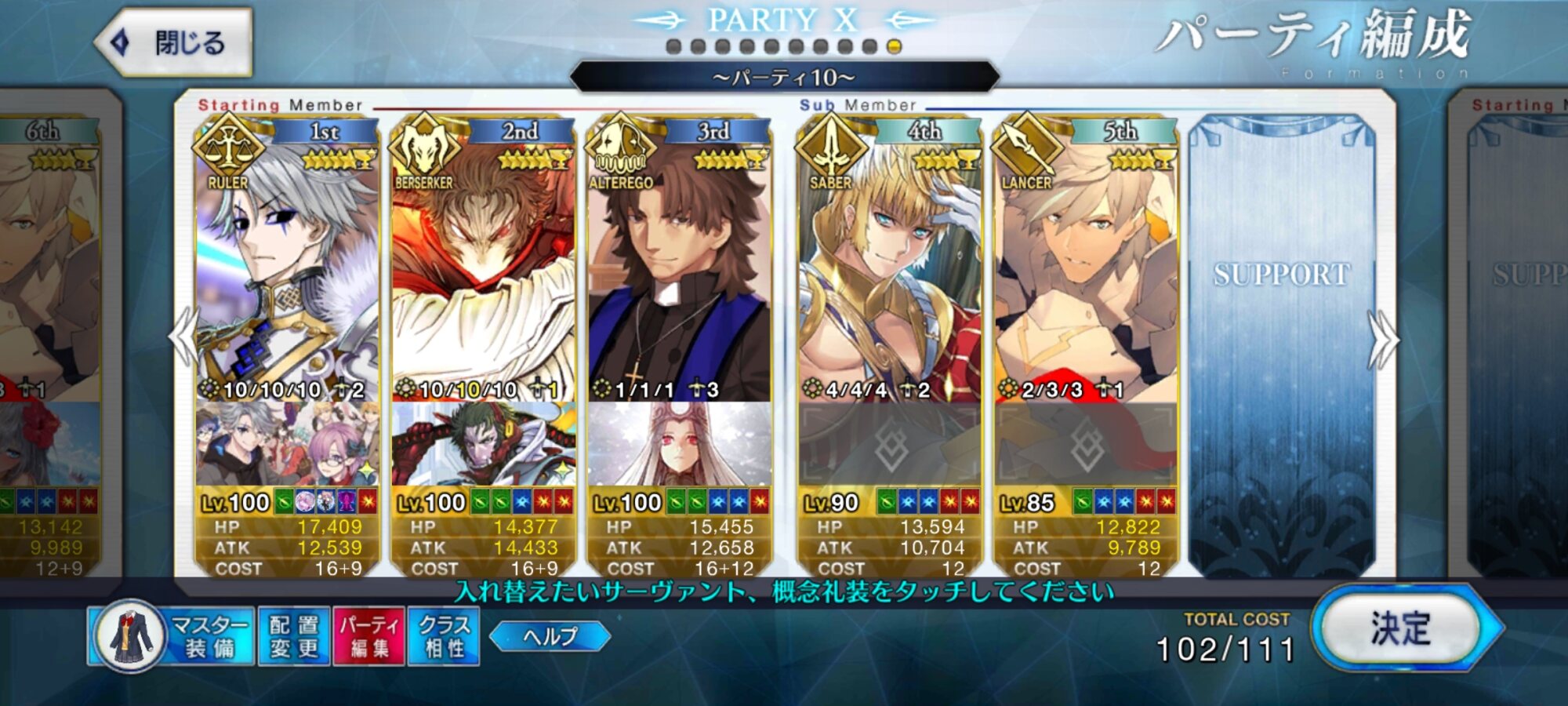Equip a craft essence on the Saber
Image resolution: width=1568 pixels, height=706 pixels.
[890, 445]
